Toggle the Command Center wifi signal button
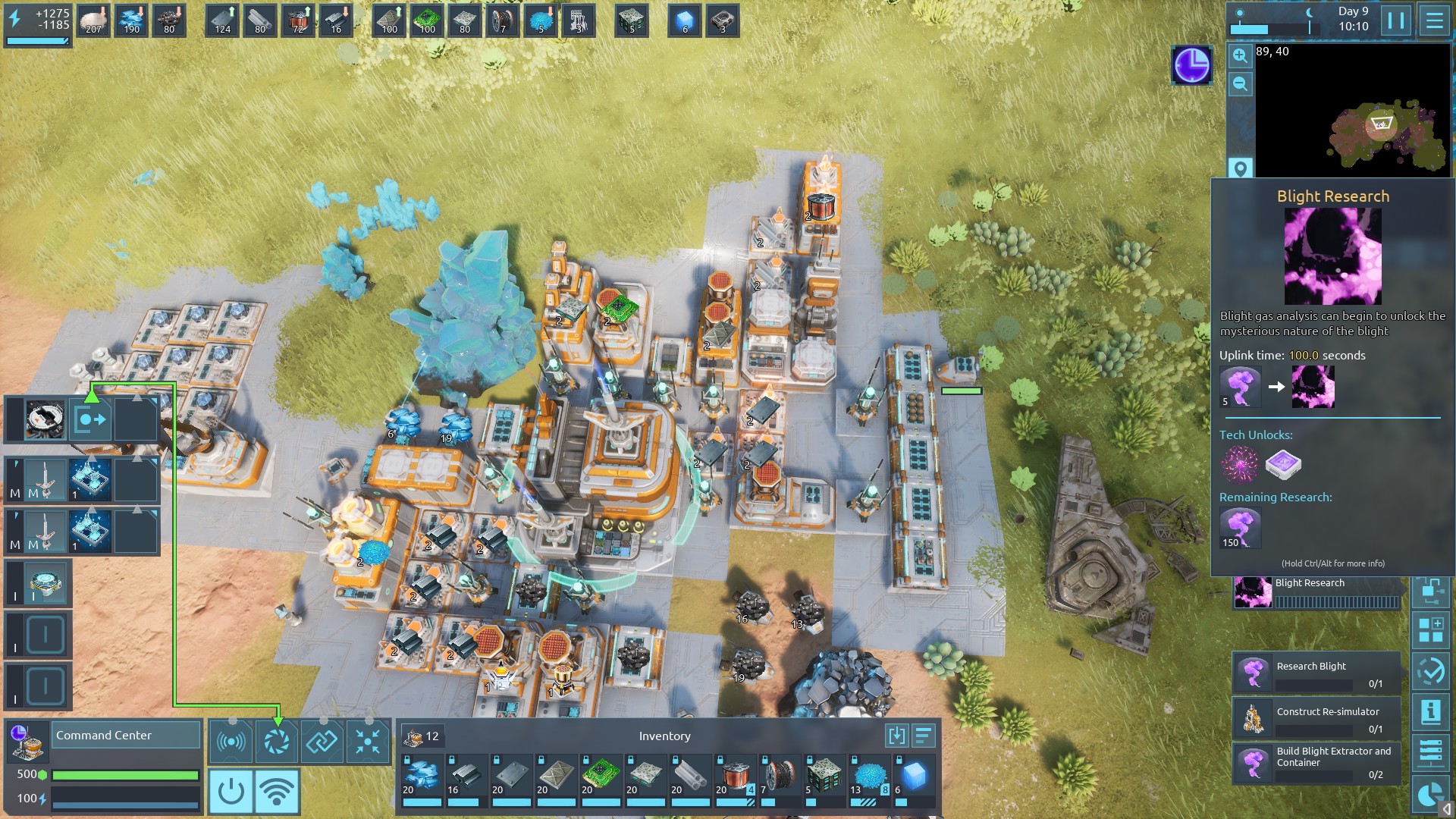This screenshot has width=1456, height=819. click(x=277, y=792)
